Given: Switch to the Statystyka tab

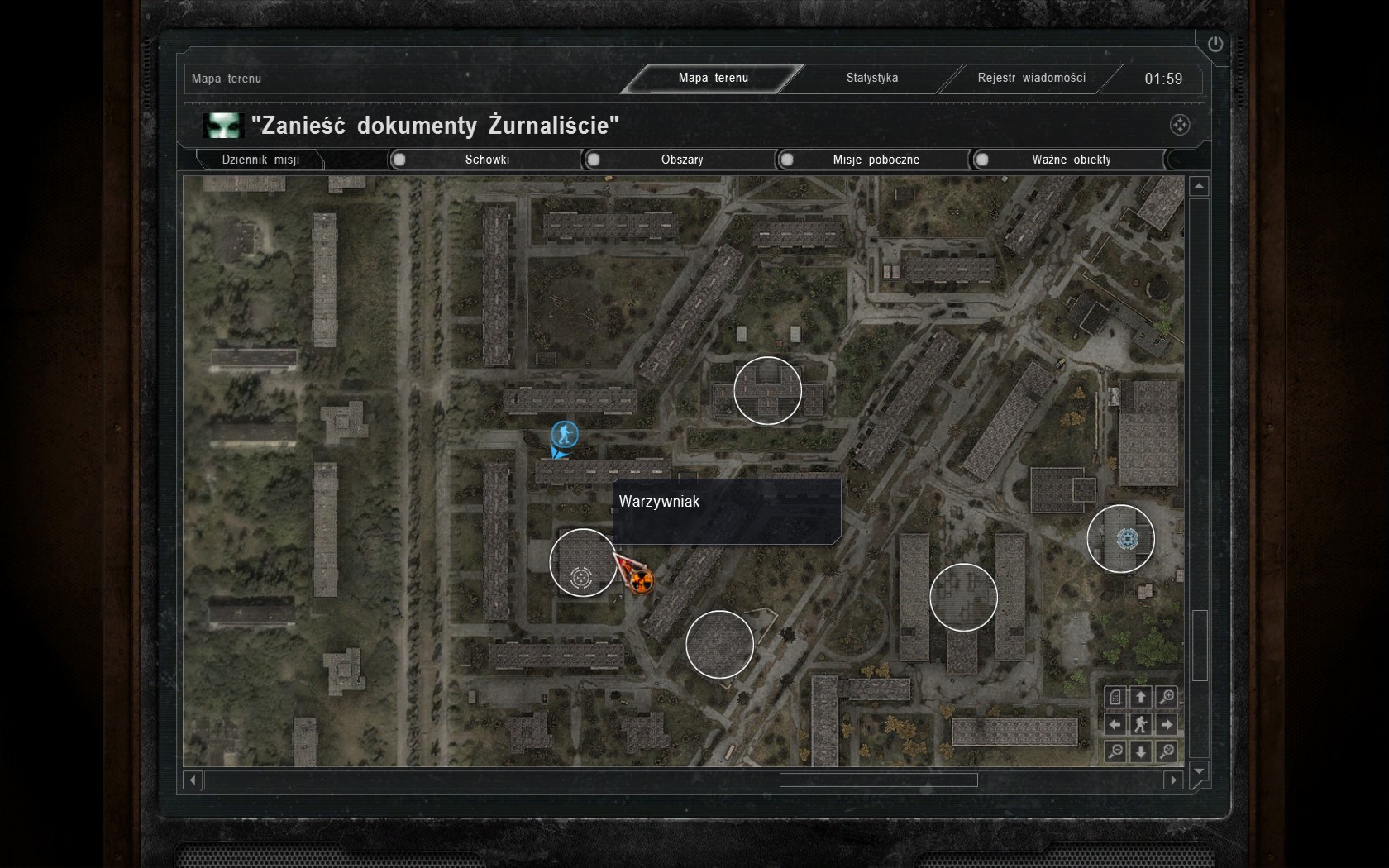Looking at the screenshot, I should (x=871, y=78).
